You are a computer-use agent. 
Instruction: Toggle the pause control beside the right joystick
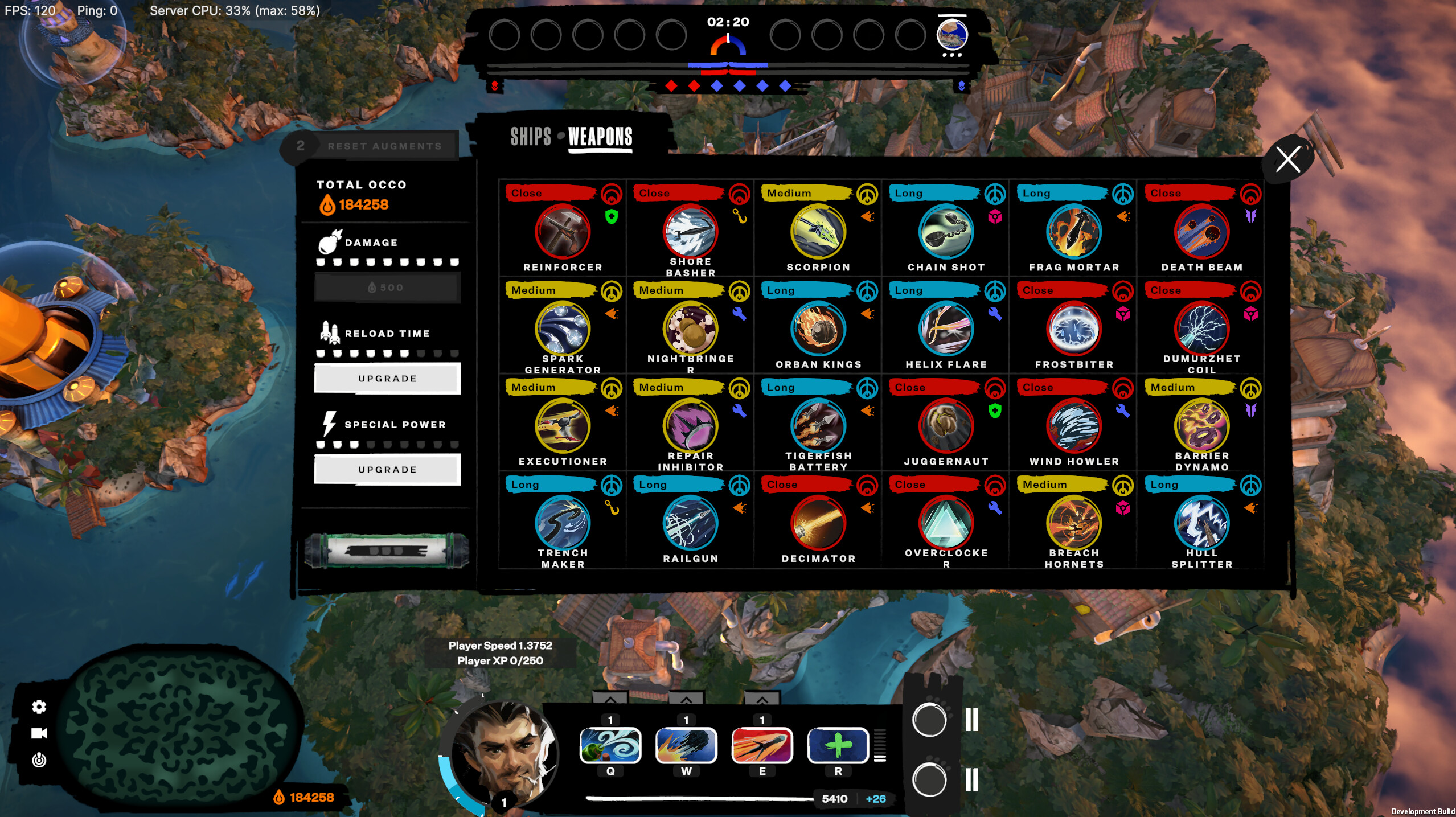pos(972,720)
